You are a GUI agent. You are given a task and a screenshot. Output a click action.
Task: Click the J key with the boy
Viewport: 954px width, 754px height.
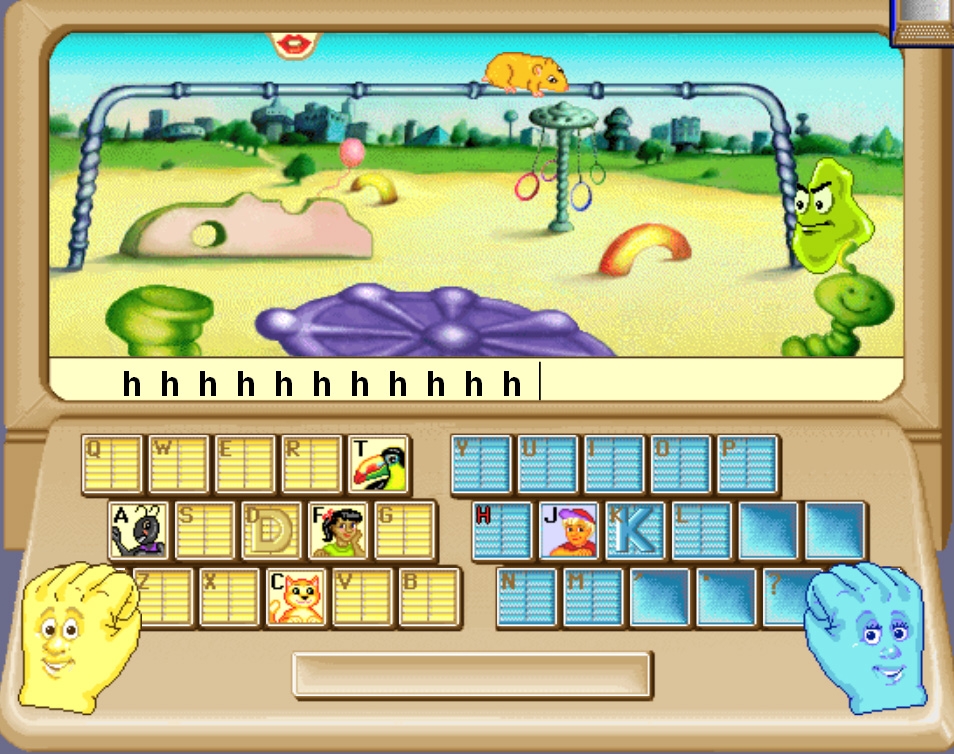click(569, 530)
